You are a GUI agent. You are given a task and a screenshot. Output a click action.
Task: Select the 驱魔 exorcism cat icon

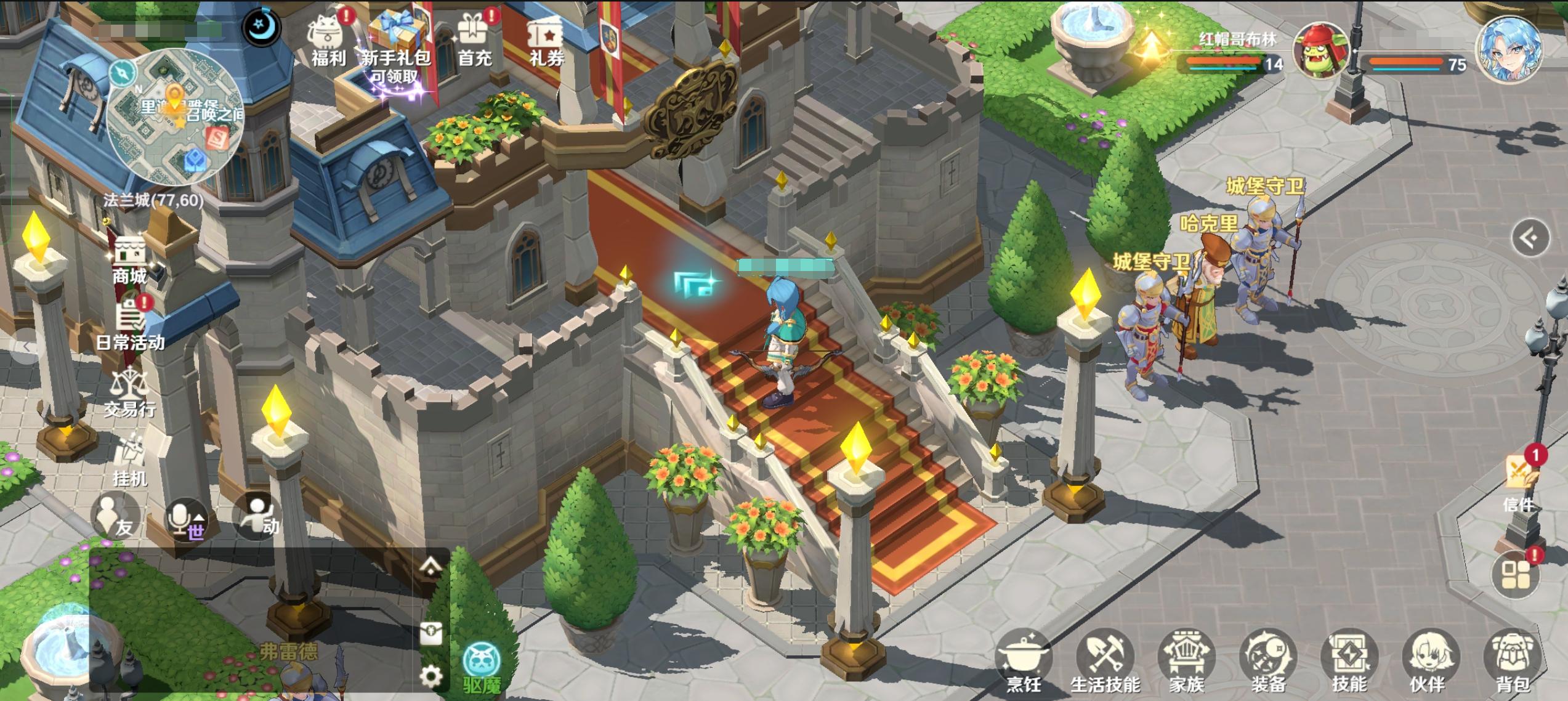pyautogui.click(x=482, y=667)
